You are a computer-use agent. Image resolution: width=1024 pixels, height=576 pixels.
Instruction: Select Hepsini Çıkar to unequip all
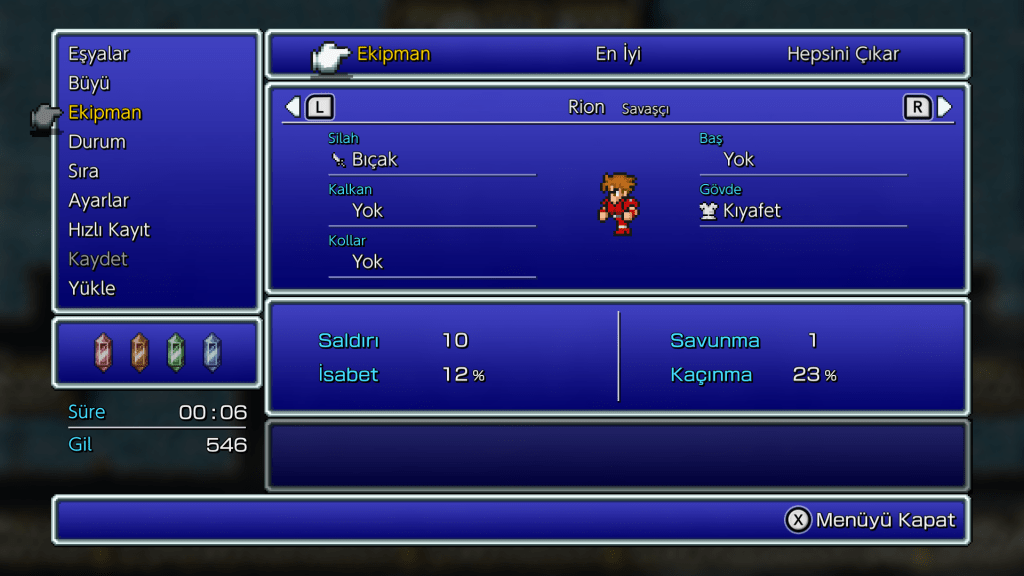(x=842, y=54)
